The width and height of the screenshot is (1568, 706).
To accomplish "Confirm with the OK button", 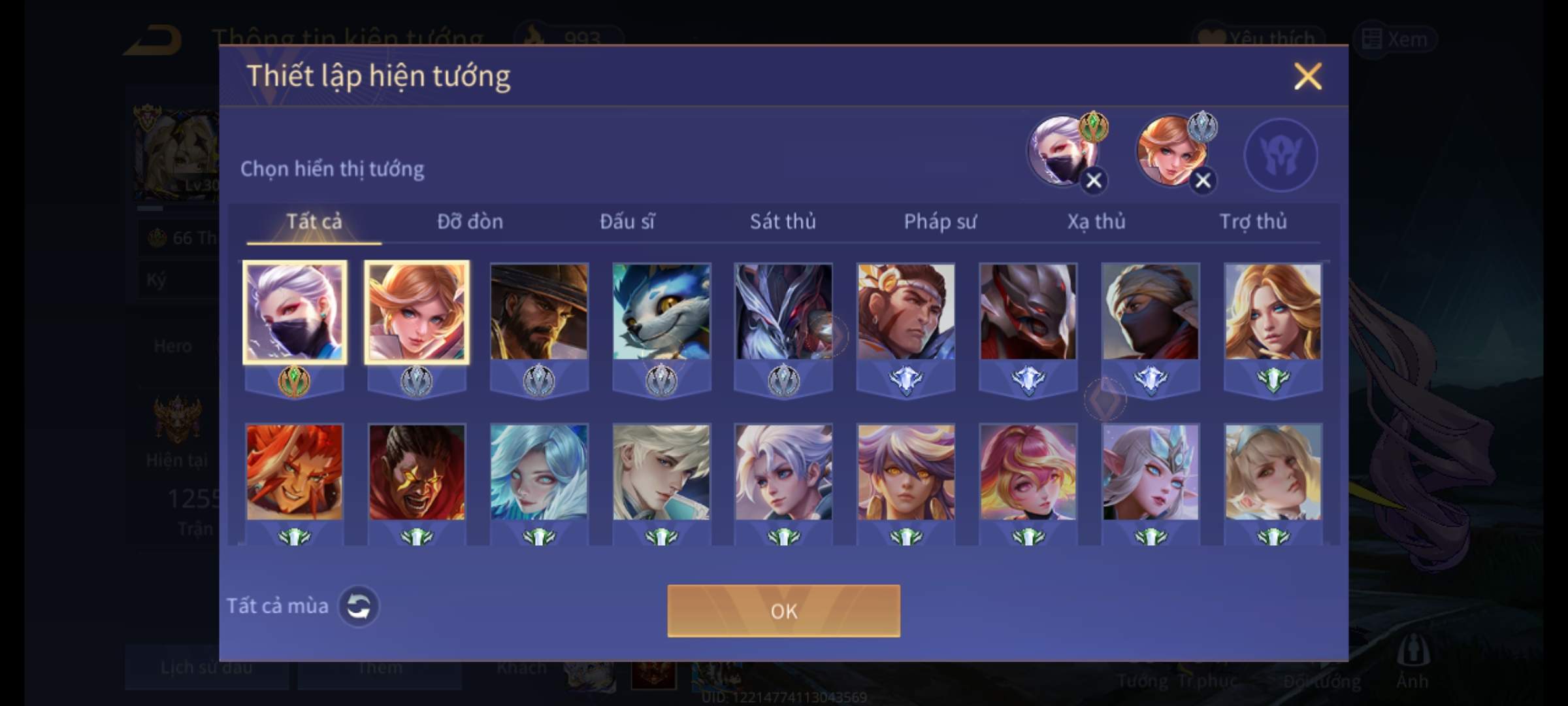I will coord(783,611).
